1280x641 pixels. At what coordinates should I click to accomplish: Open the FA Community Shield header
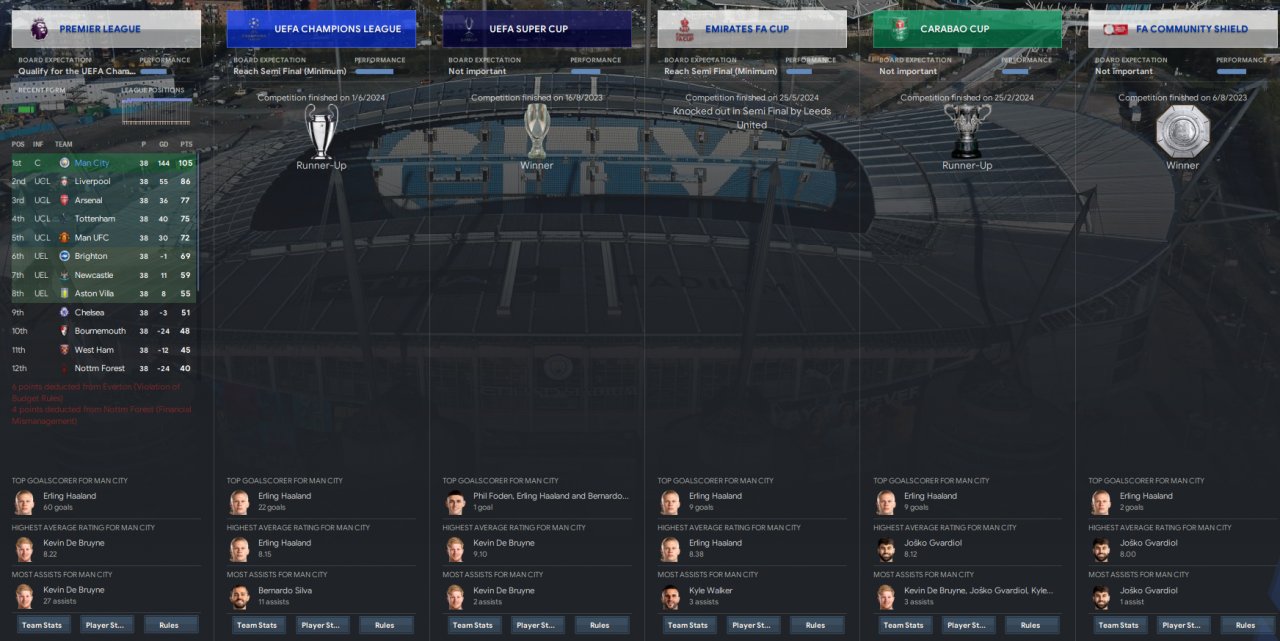click(x=1182, y=29)
